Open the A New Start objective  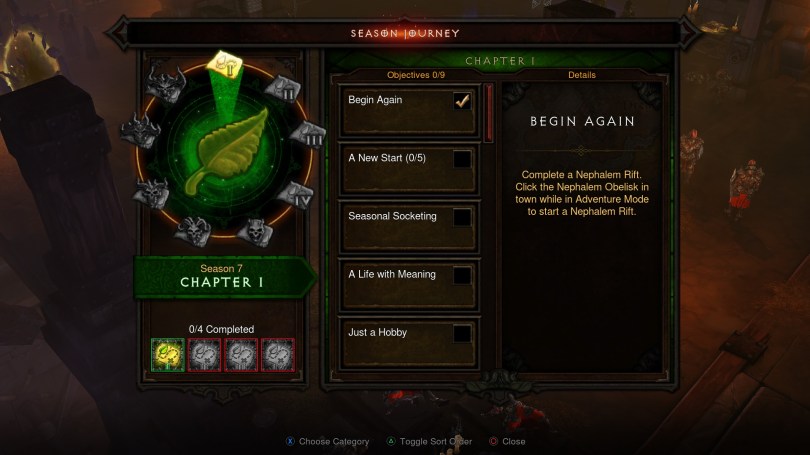click(409, 168)
